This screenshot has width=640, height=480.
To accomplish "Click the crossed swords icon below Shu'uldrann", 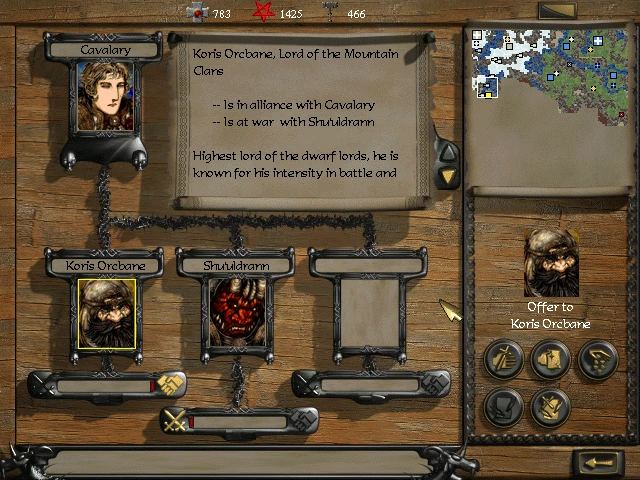I will [177, 421].
